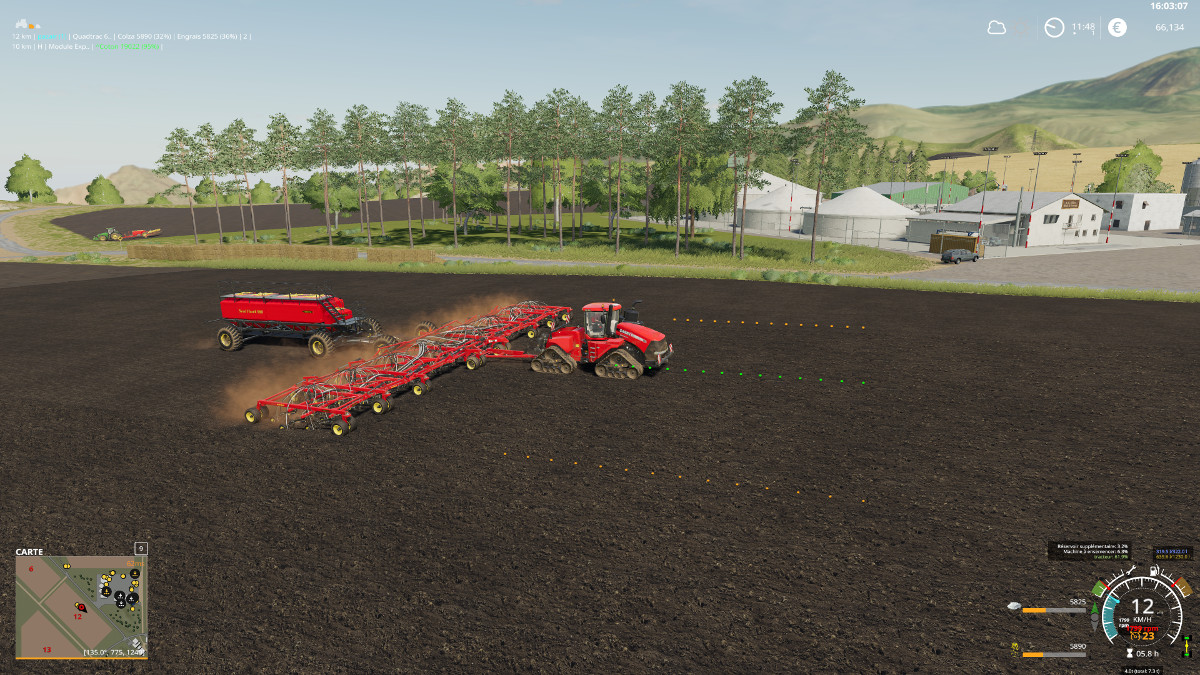Click field number 6 on the minimap
The image size is (1200, 675).
(x=31, y=569)
